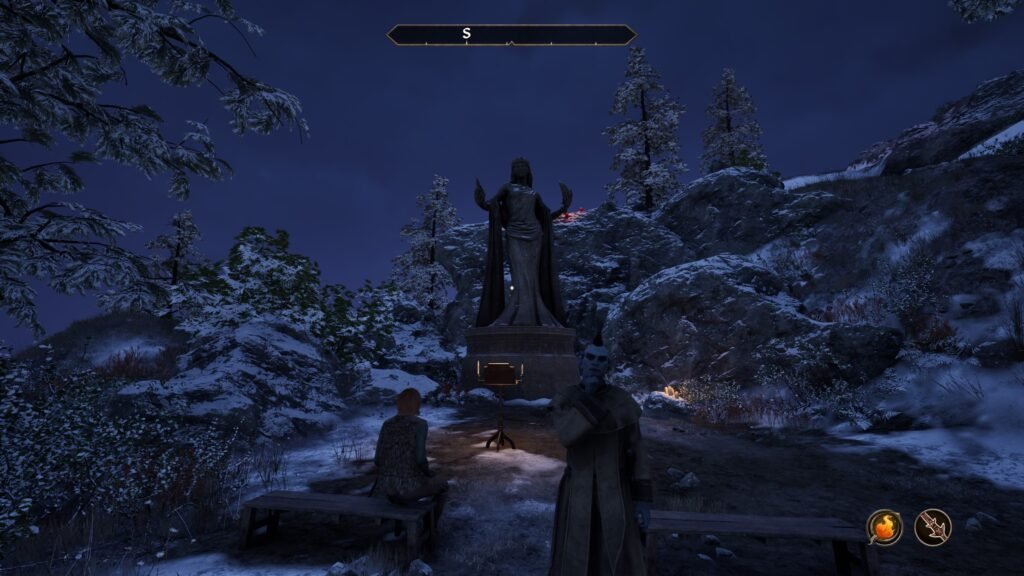Image resolution: width=1024 pixels, height=576 pixels.
Task: Select the equipped sword weapon icon
Action: click(x=933, y=527)
